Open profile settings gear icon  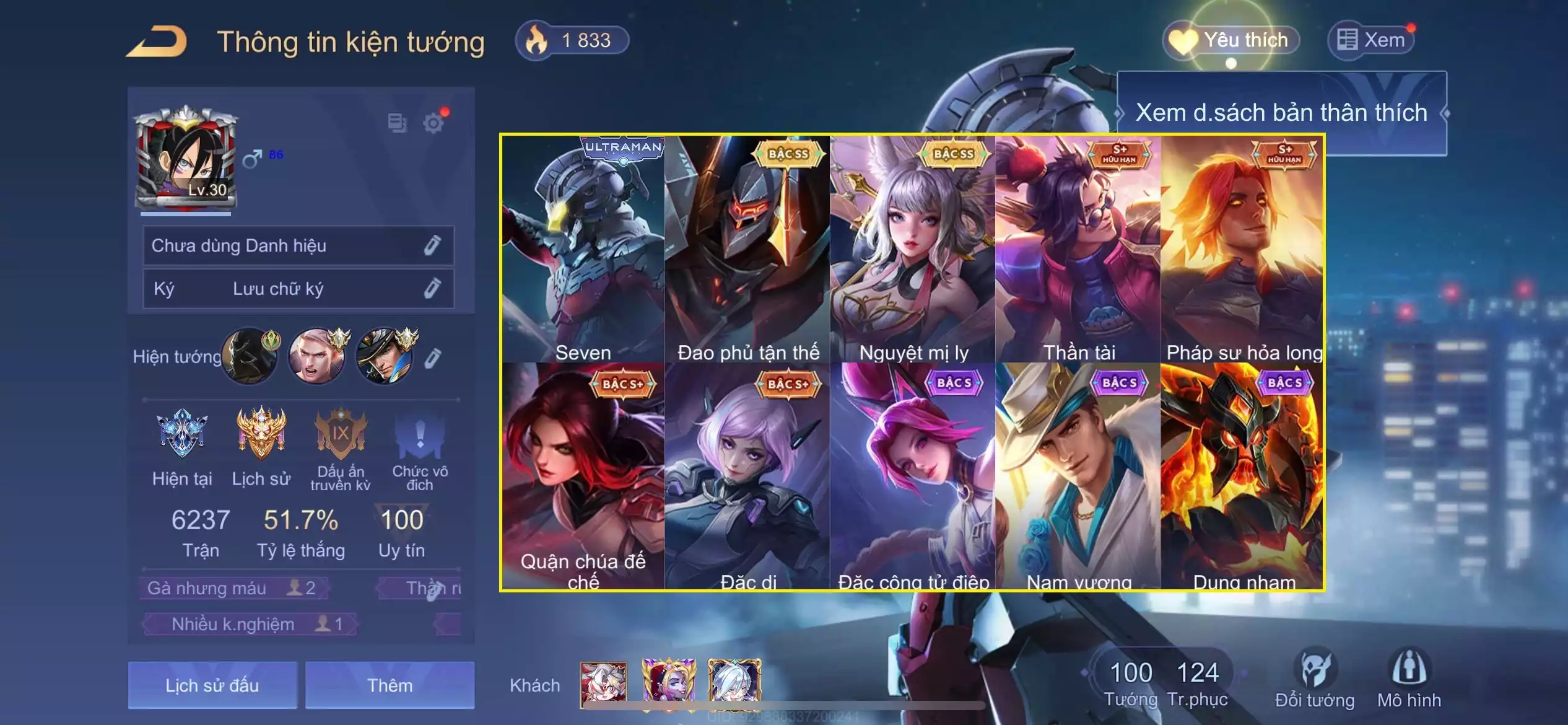pos(433,123)
